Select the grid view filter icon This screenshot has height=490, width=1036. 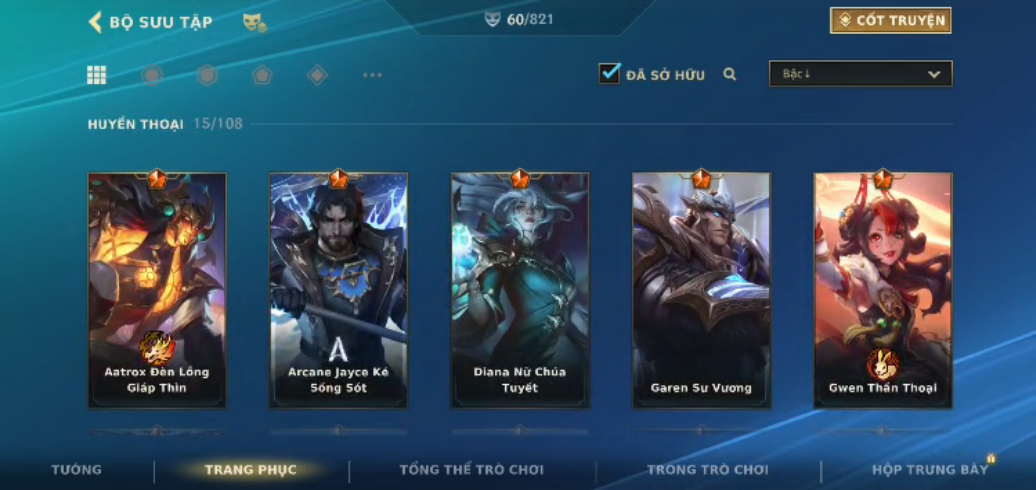[x=97, y=75]
